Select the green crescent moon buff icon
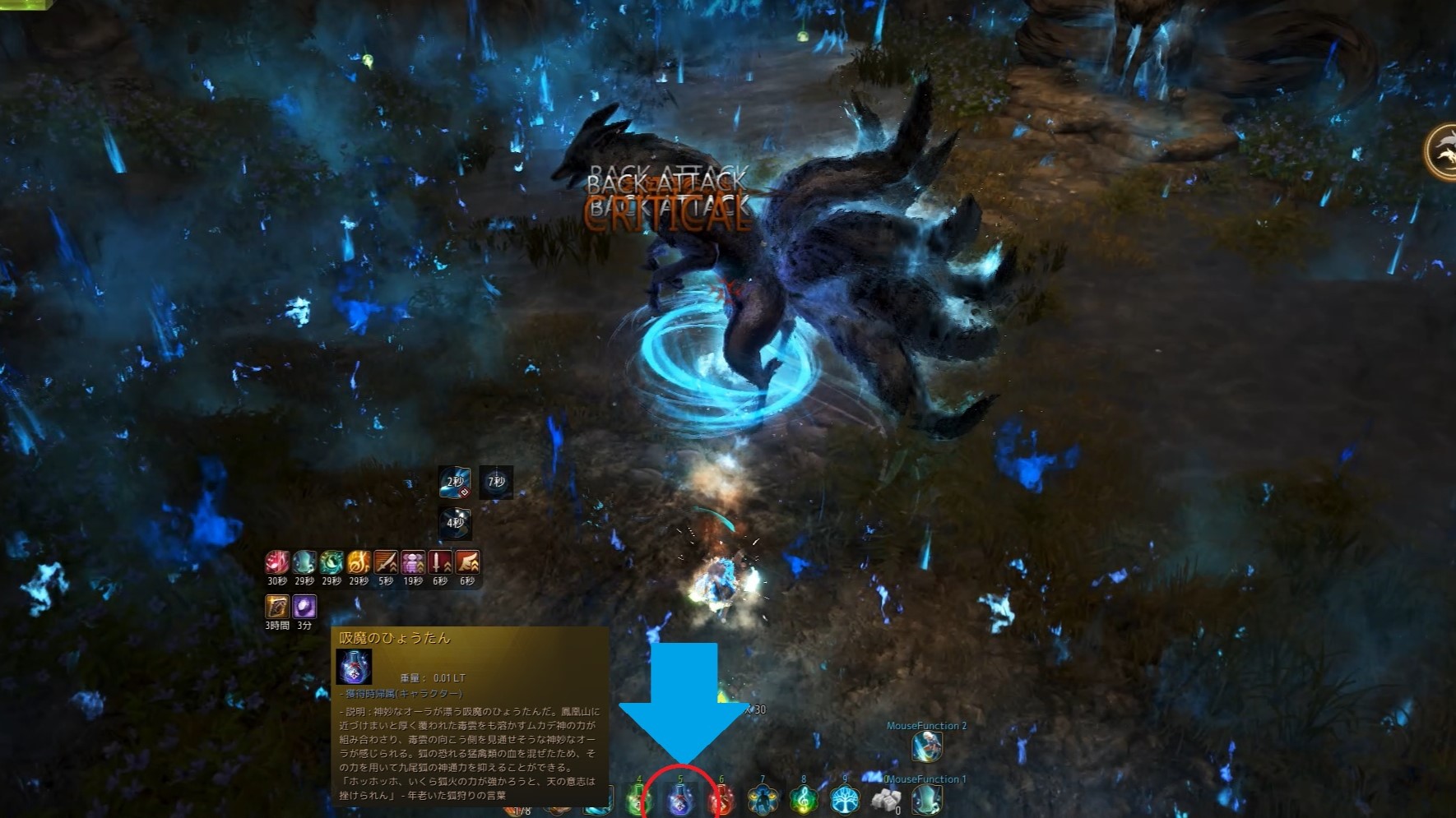Viewport: 1456px width, 818px height. [x=332, y=562]
